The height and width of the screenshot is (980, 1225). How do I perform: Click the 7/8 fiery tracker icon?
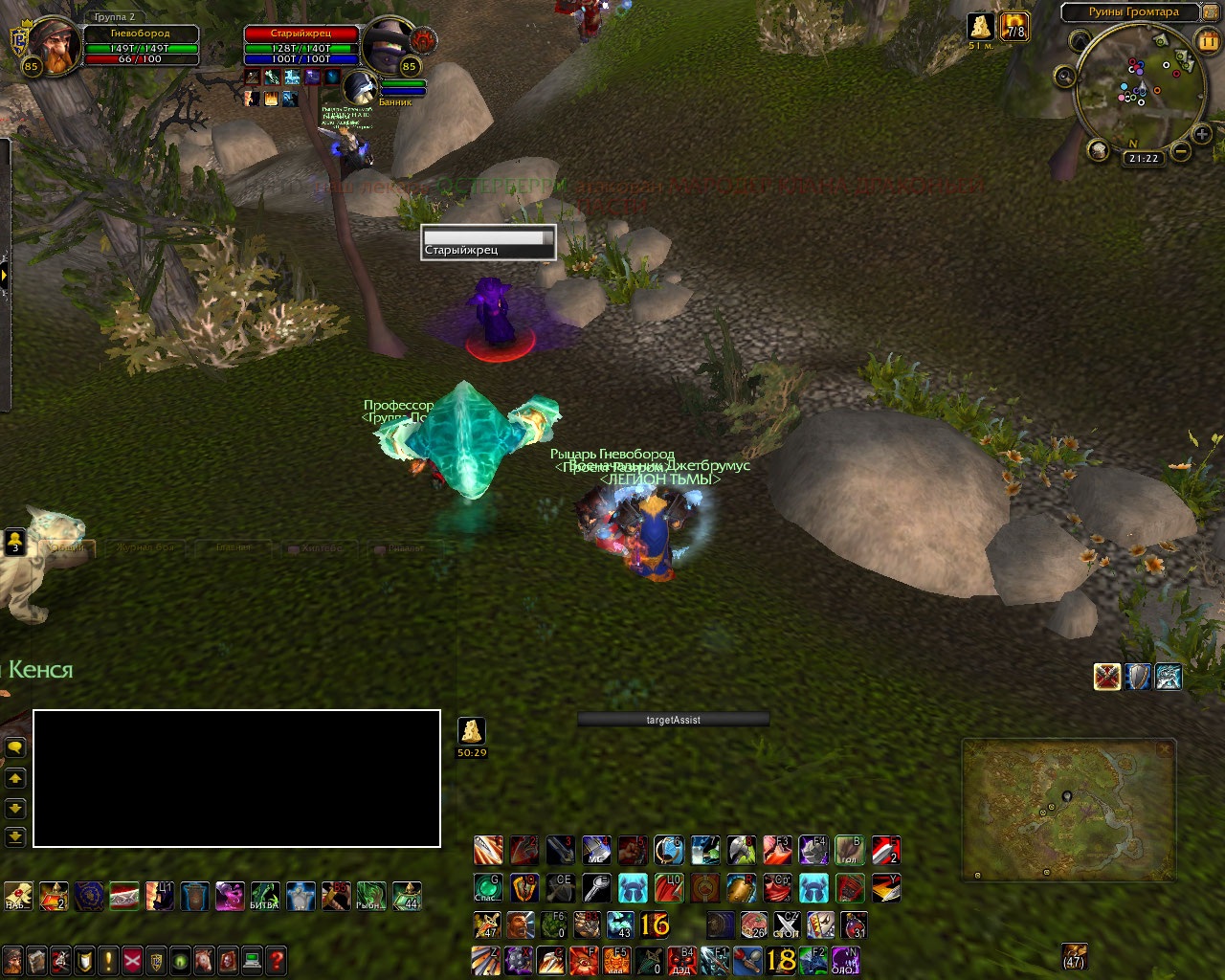click(x=1014, y=26)
